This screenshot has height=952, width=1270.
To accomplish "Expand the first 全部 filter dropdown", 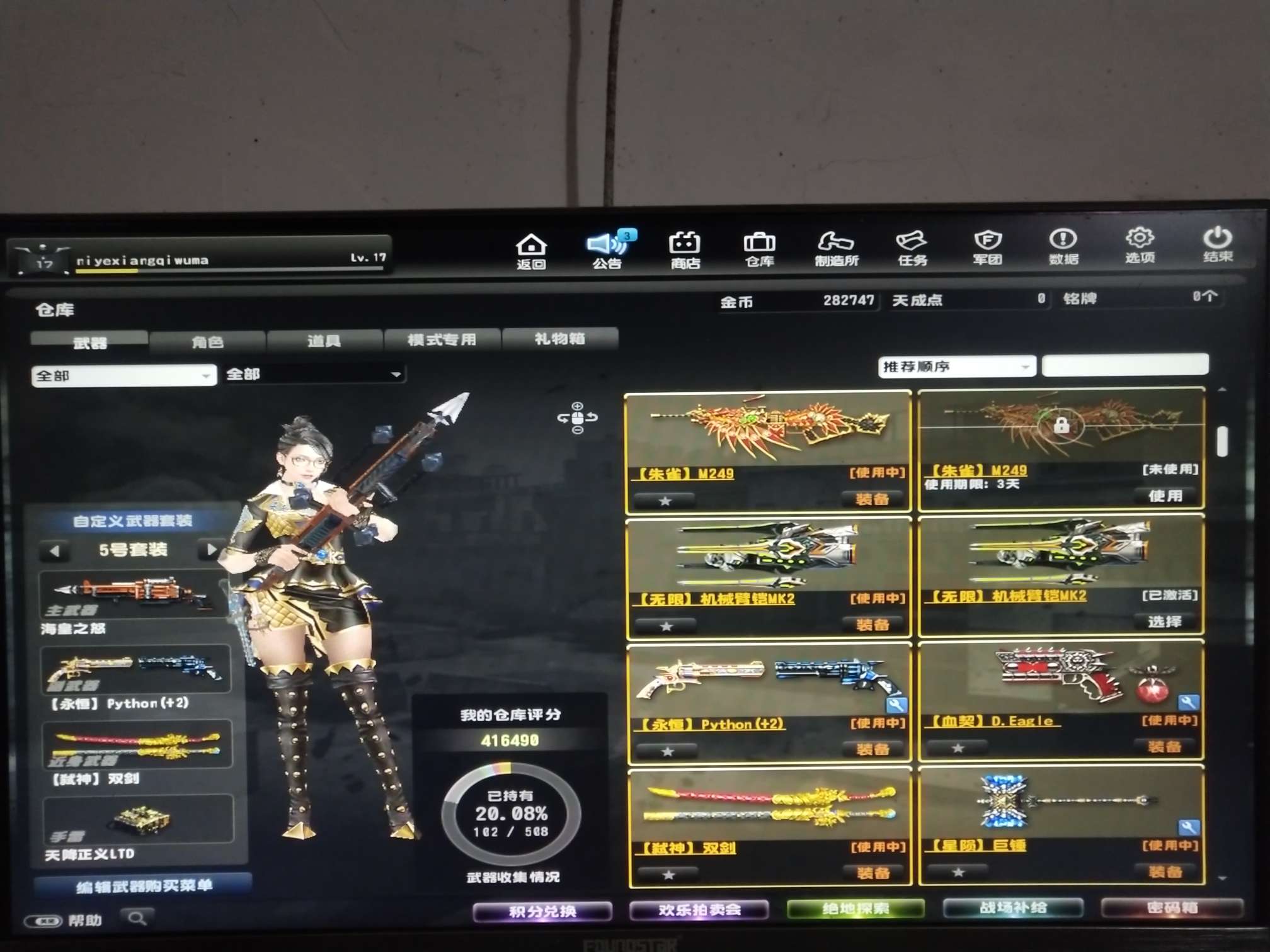I will pos(123,374).
